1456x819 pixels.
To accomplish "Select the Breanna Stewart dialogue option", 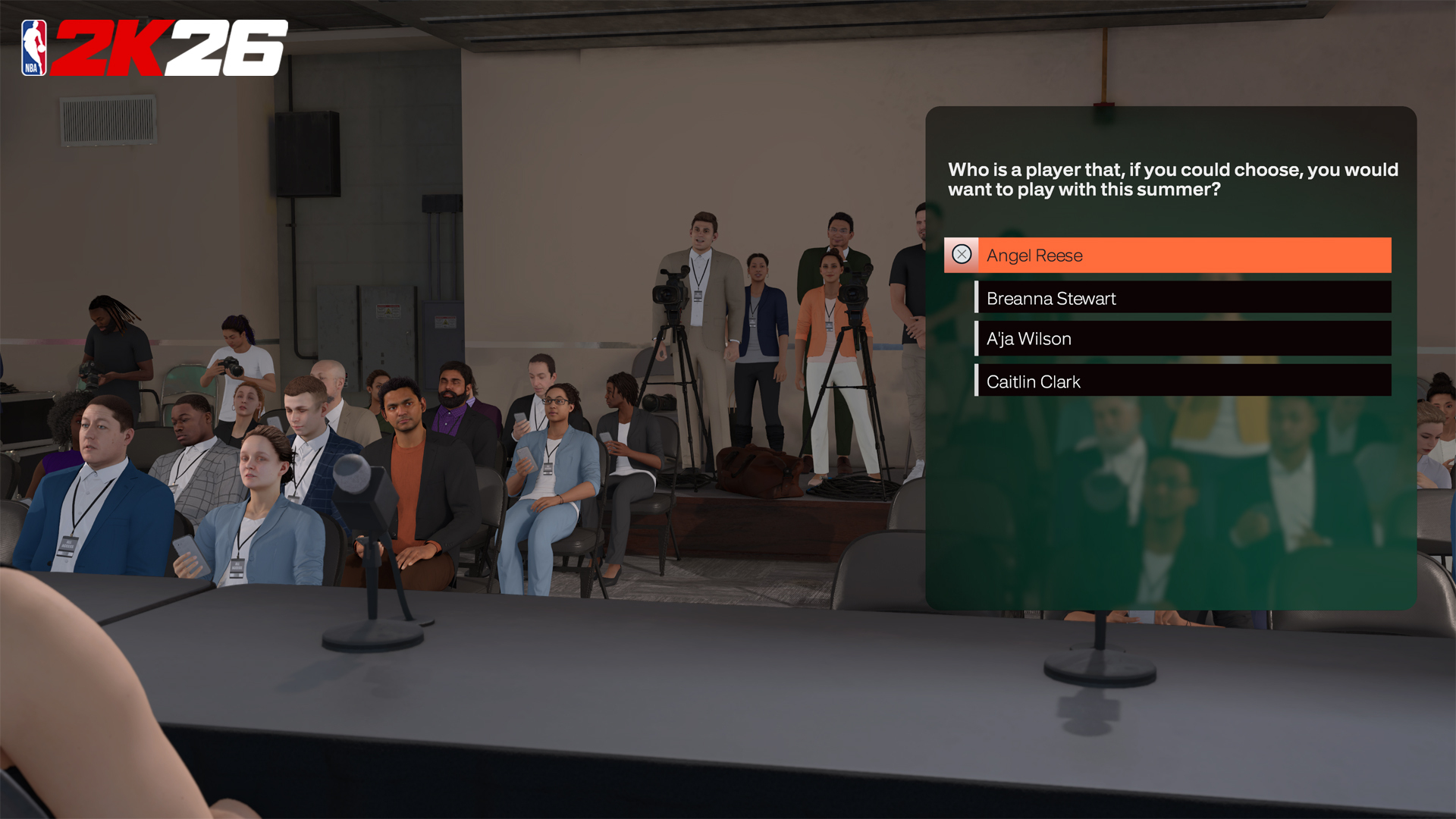I will [x=1183, y=298].
